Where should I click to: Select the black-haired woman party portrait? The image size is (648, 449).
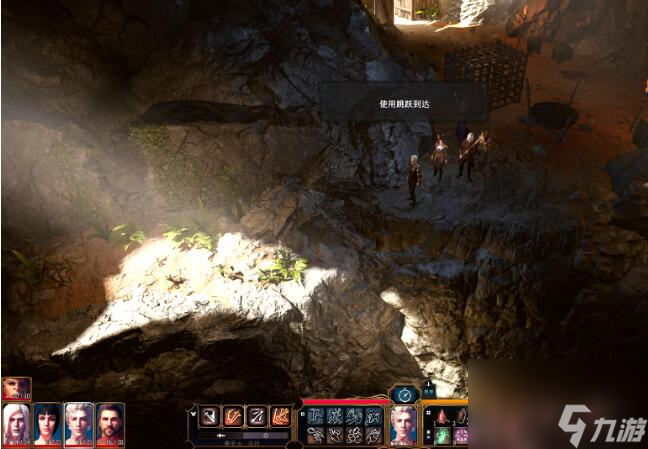click(x=47, y=423)
